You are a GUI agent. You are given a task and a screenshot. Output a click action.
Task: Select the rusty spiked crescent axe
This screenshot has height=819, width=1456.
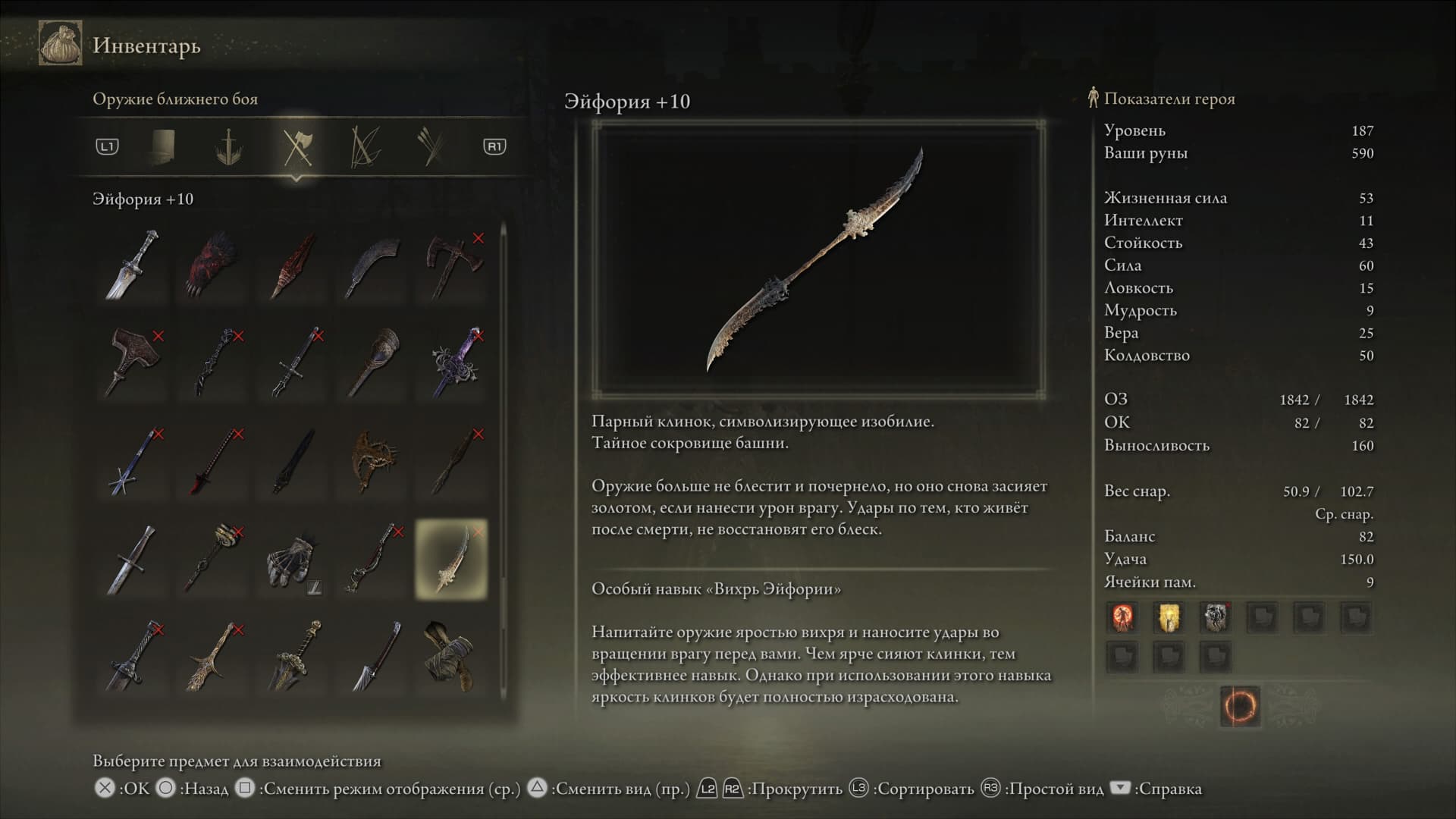click(x=372, y=461)
